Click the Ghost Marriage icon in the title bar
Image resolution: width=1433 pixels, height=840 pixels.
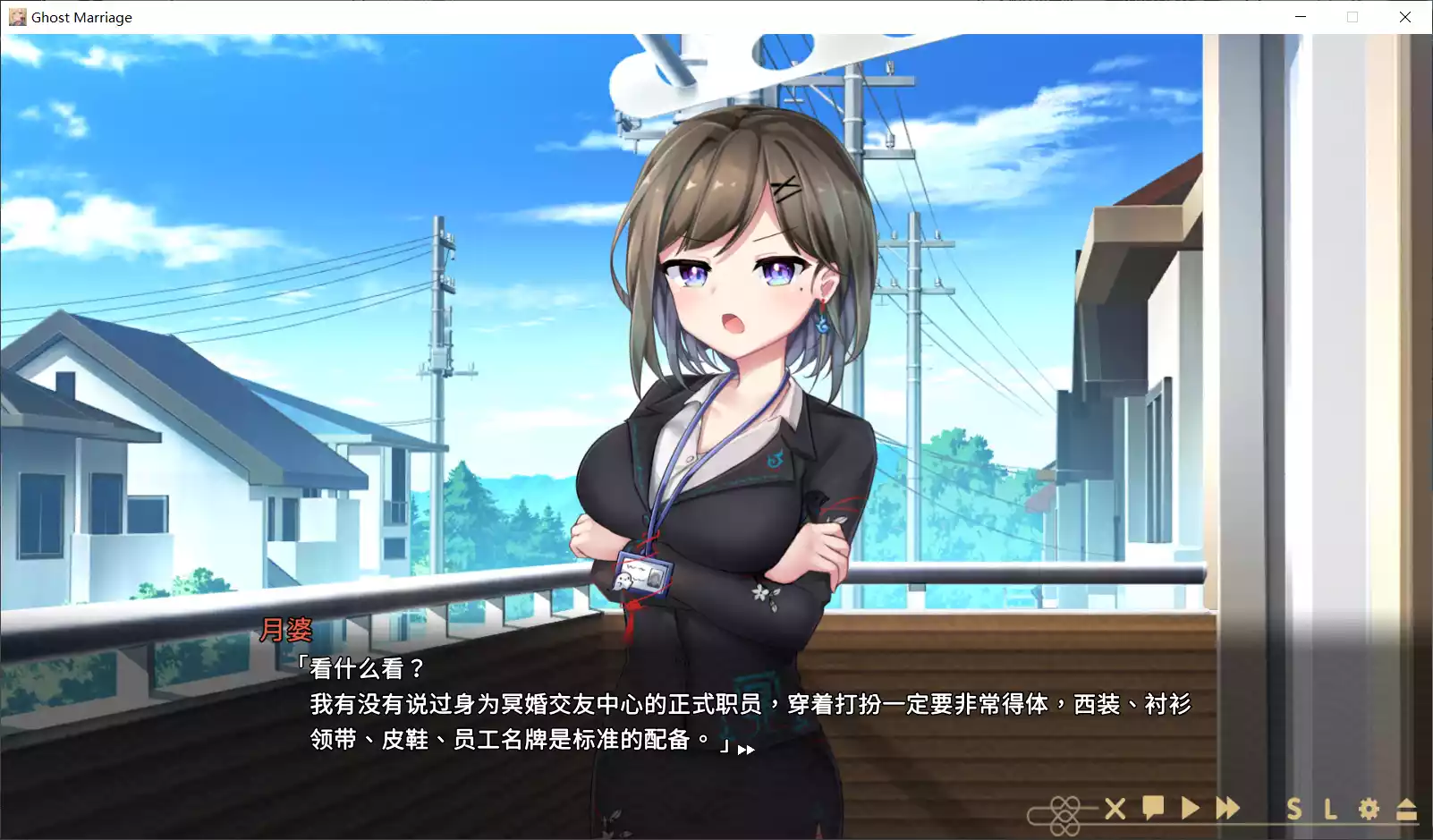tap(16, 16)
